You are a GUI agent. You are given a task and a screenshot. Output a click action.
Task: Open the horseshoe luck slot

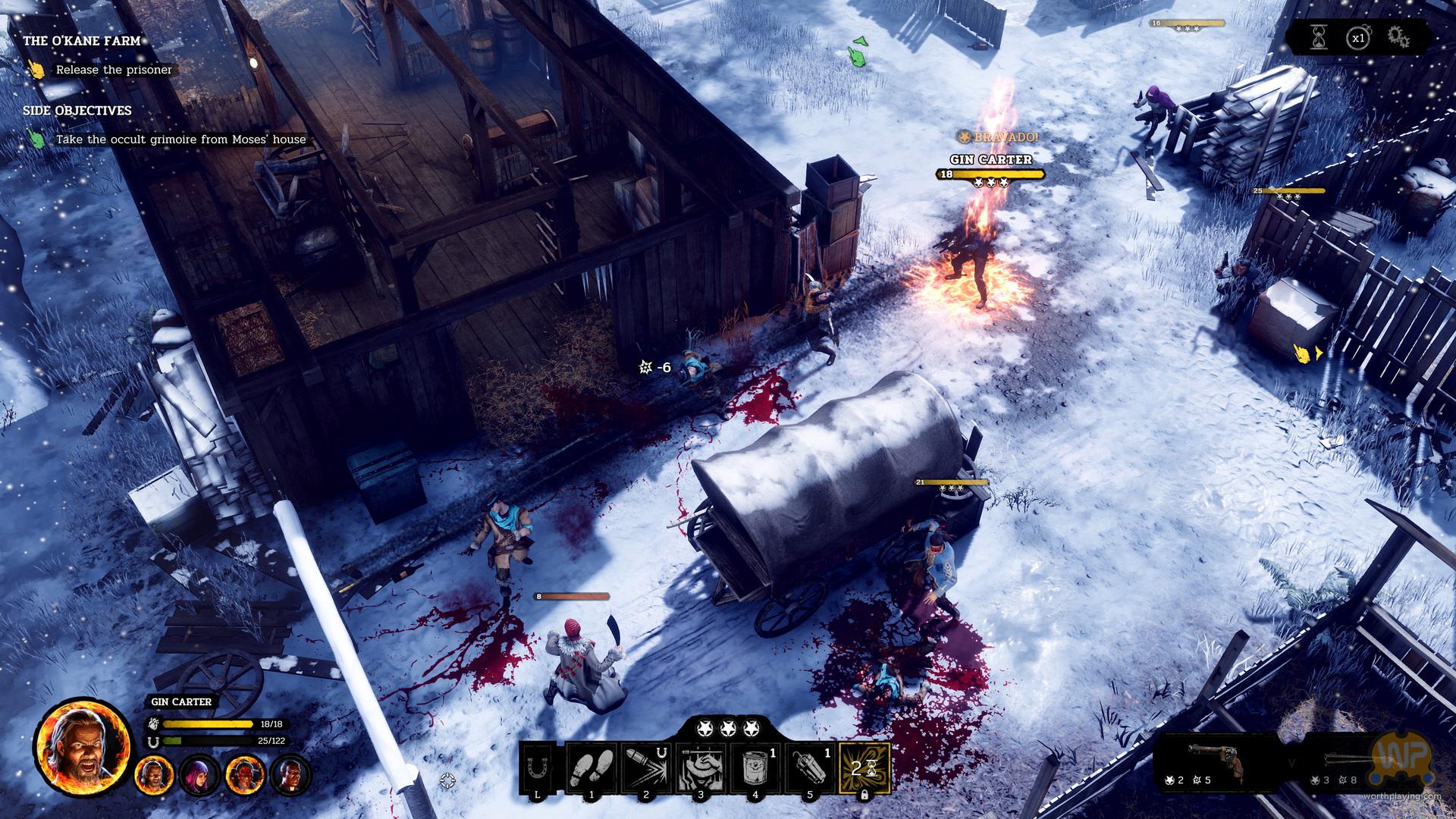538,768
